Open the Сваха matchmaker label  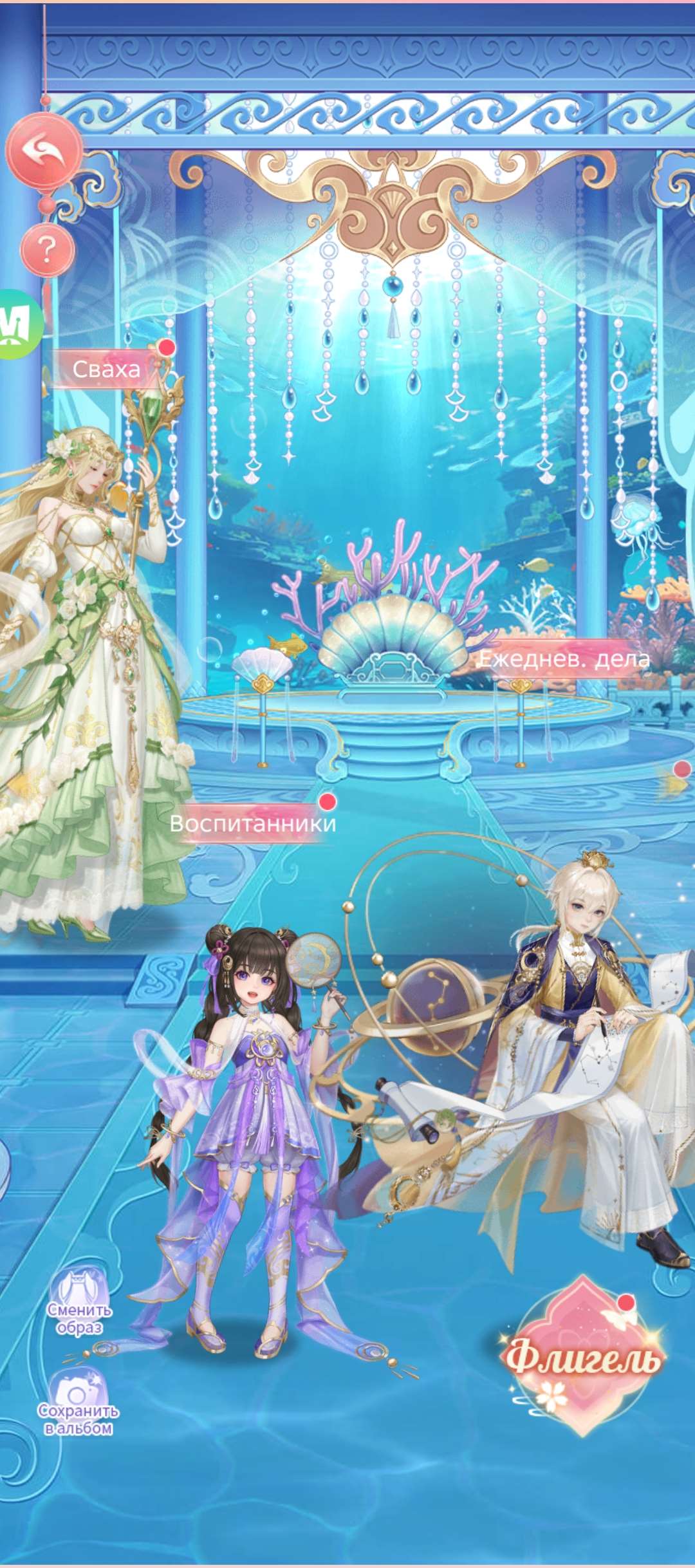pyautogui.click(x=106, y=369)
